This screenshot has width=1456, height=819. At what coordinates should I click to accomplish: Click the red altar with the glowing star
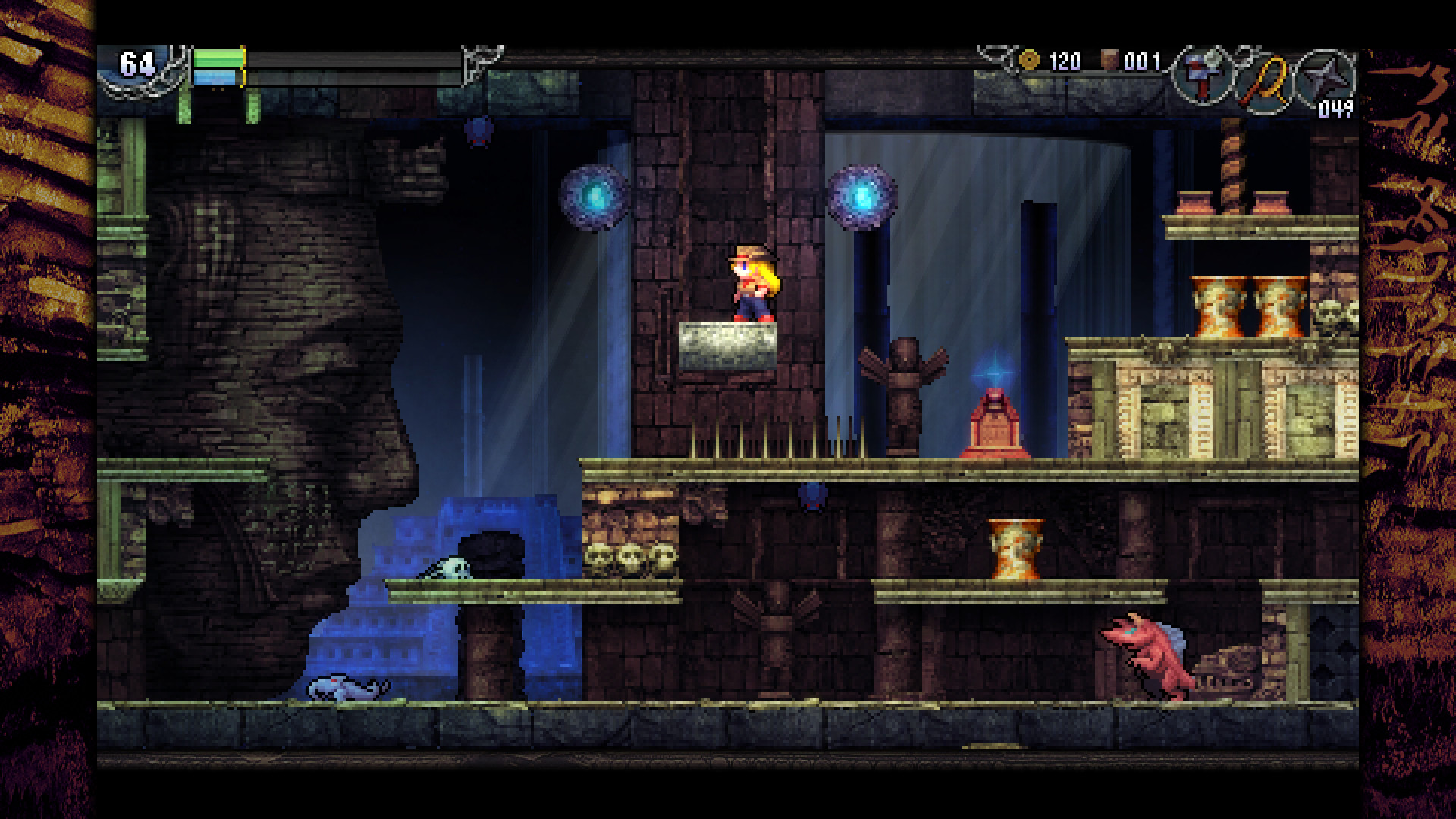click(x=993, y=421)
